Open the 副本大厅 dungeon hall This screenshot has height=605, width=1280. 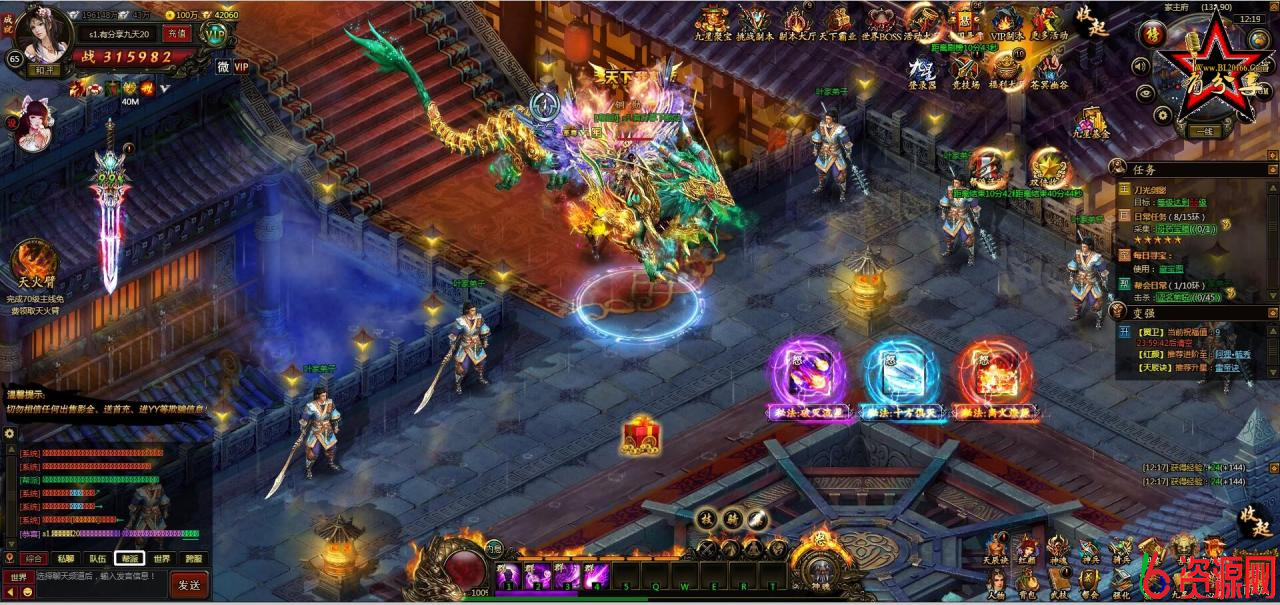[797, 21]
